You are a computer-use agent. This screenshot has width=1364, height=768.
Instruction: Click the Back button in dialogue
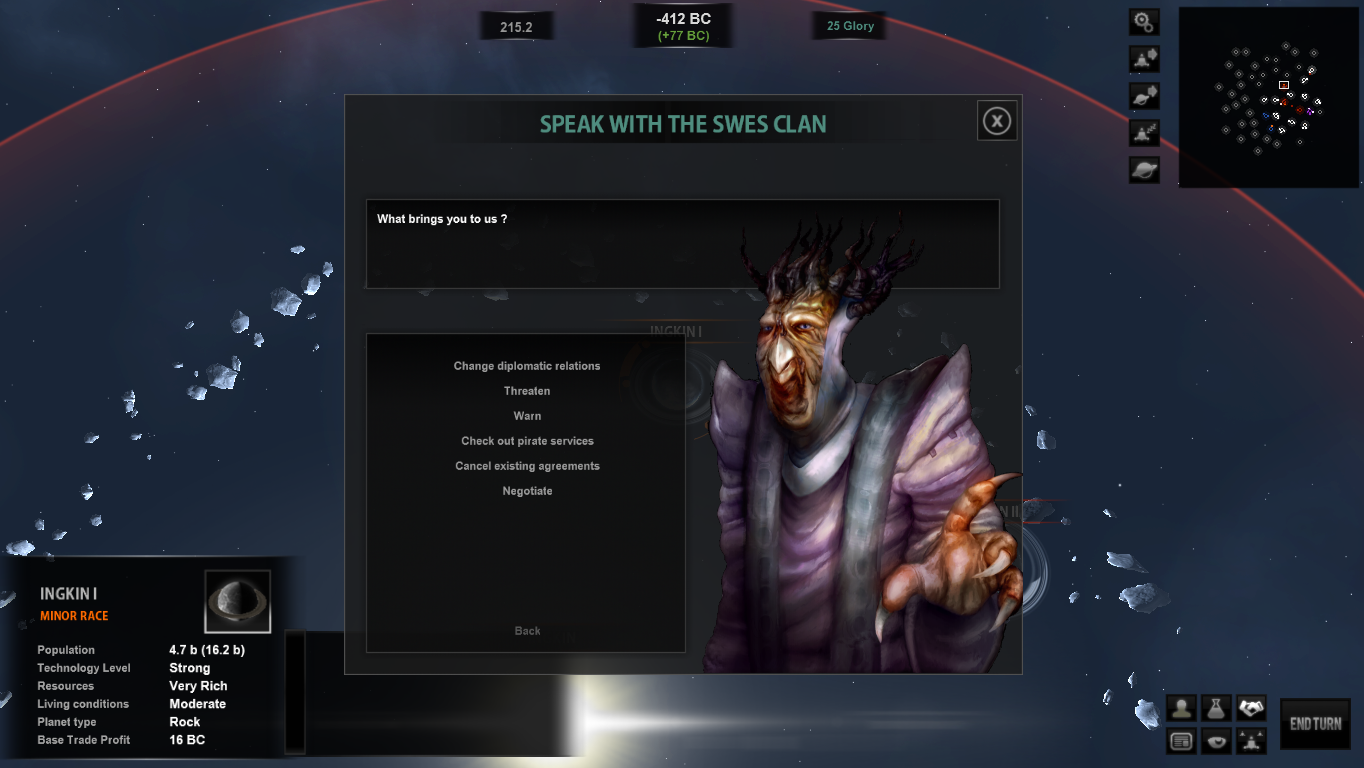[527, 631]
